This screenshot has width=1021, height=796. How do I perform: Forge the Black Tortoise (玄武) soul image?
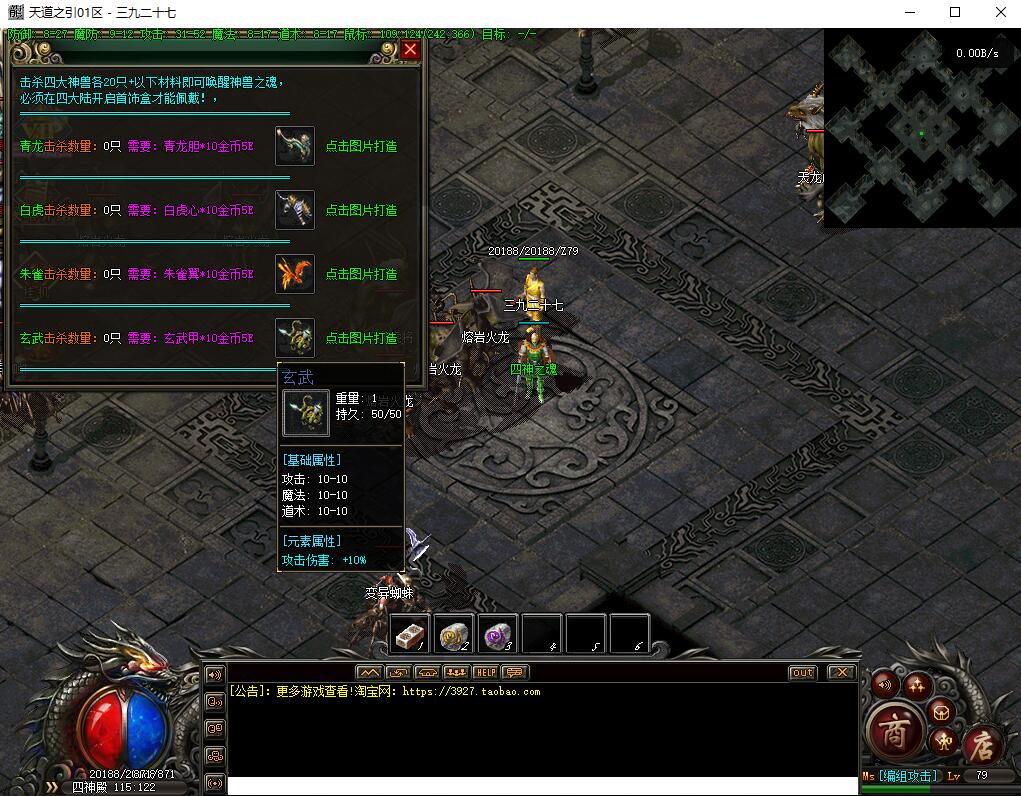[x=295, y=338]
